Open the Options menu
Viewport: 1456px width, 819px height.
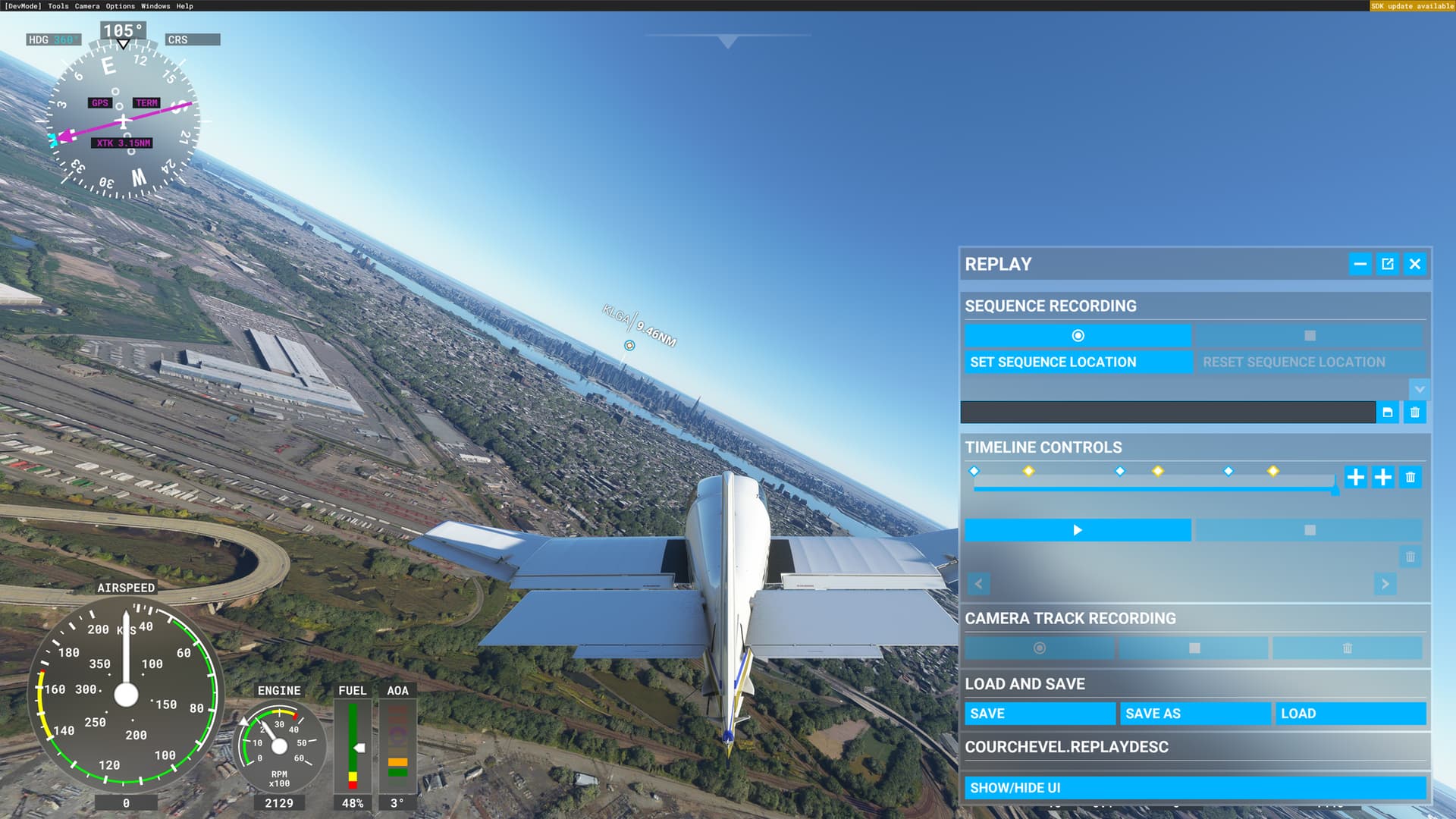point(120,6)
